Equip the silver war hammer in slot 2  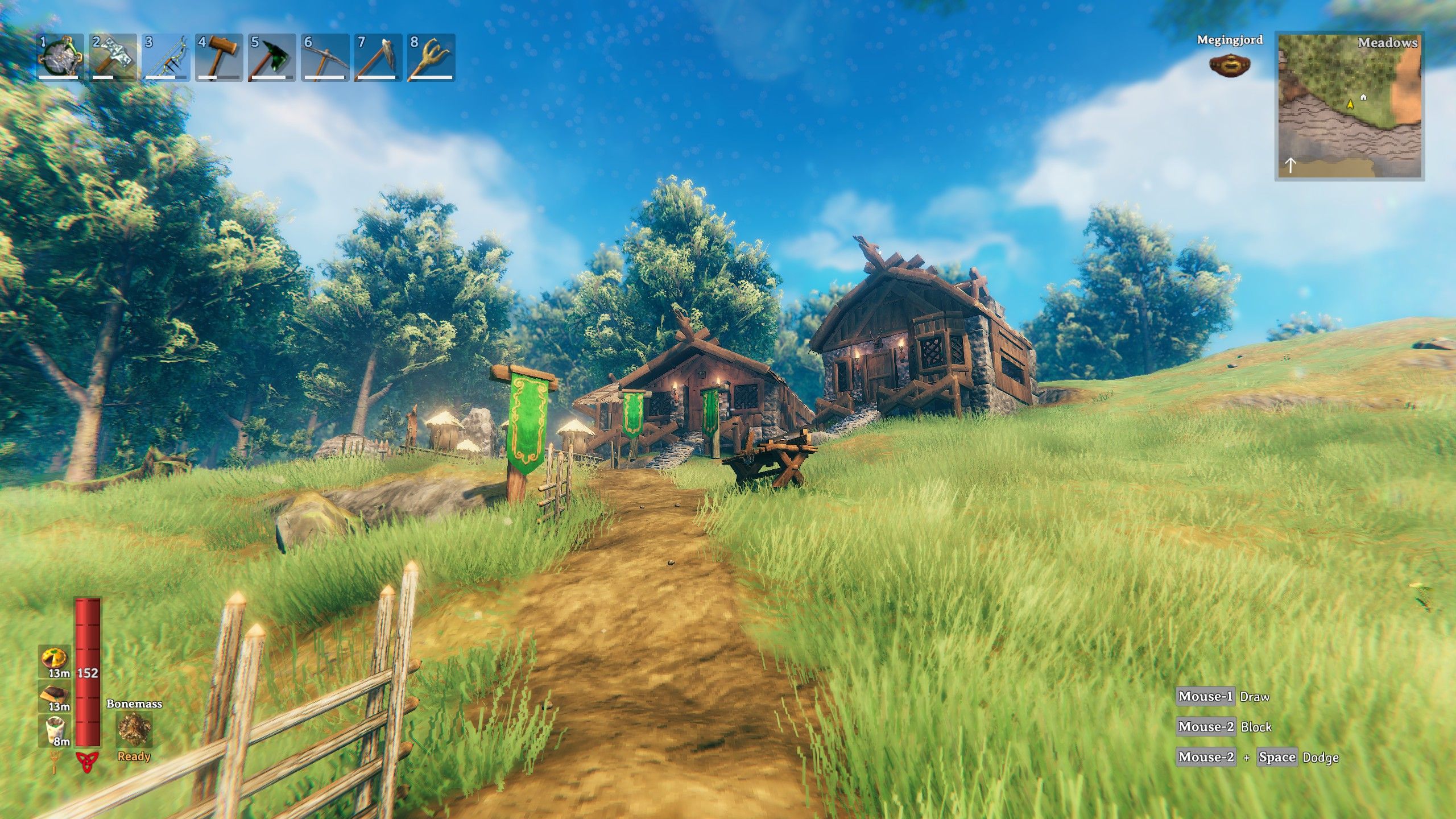[113, 57]
